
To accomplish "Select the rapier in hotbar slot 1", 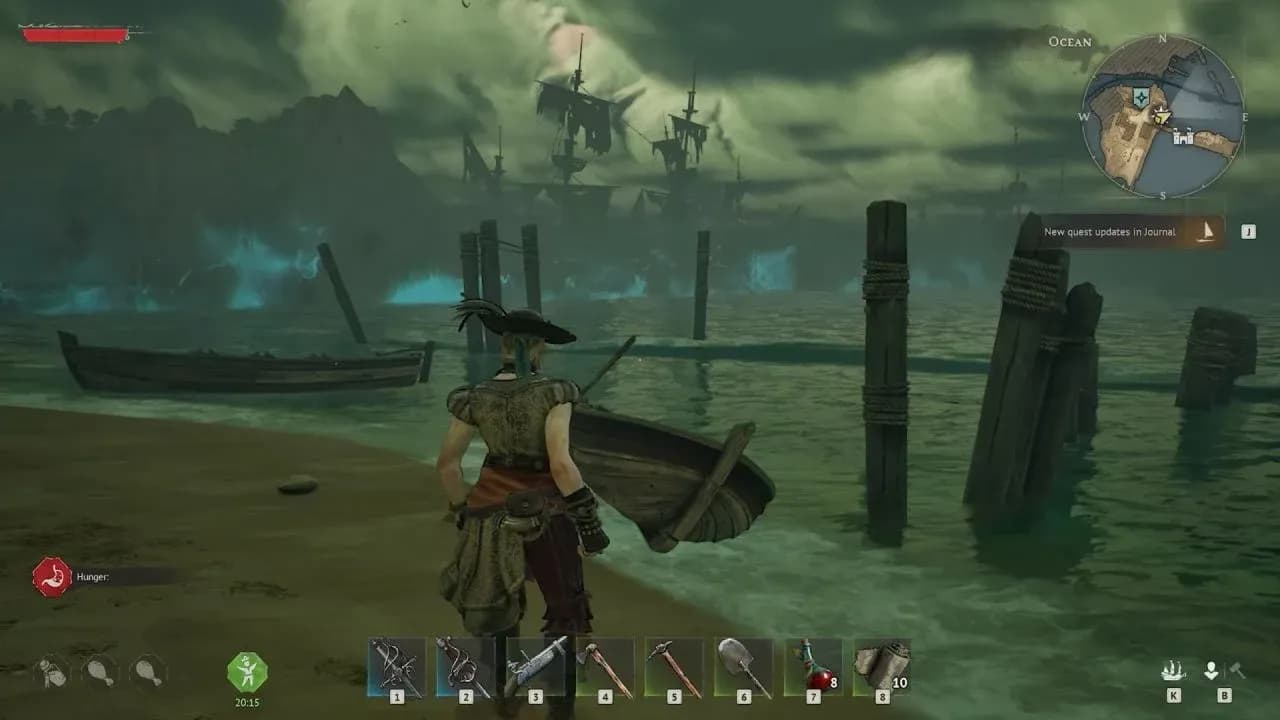I will coord(397,667).
